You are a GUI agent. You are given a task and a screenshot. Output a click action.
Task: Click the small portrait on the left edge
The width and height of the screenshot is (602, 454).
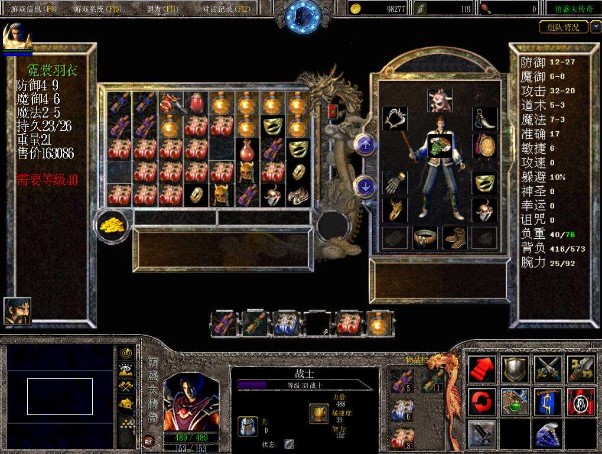point(17,310)
